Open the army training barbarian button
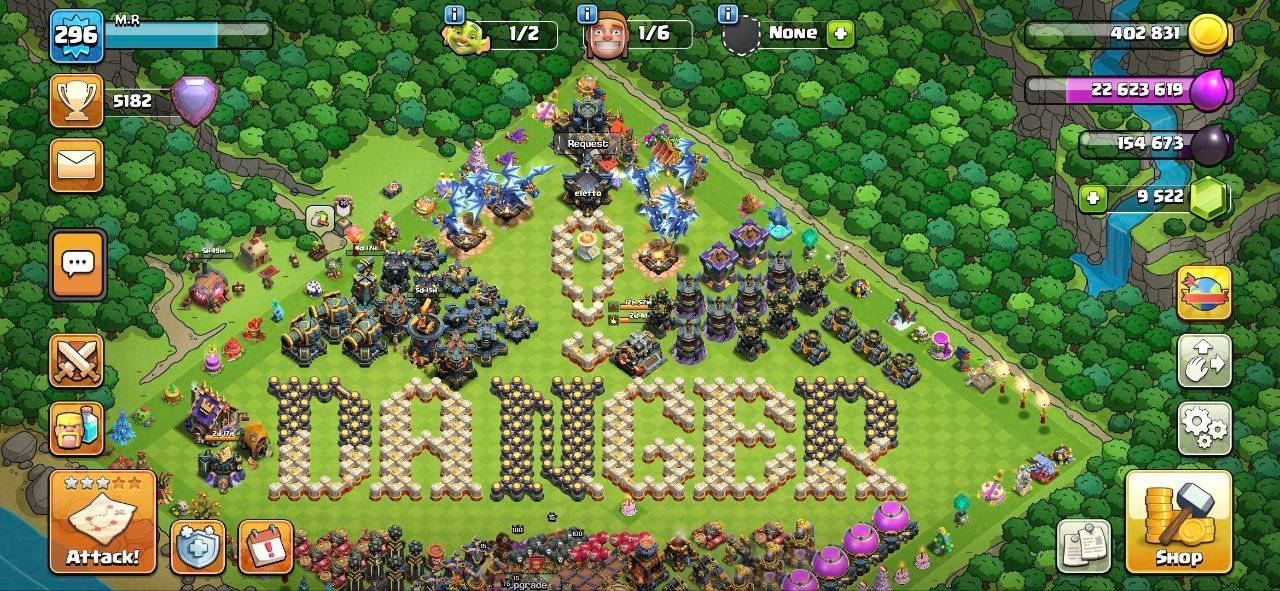The width and height of the screenshot is (1280, 591). [77, 428]
